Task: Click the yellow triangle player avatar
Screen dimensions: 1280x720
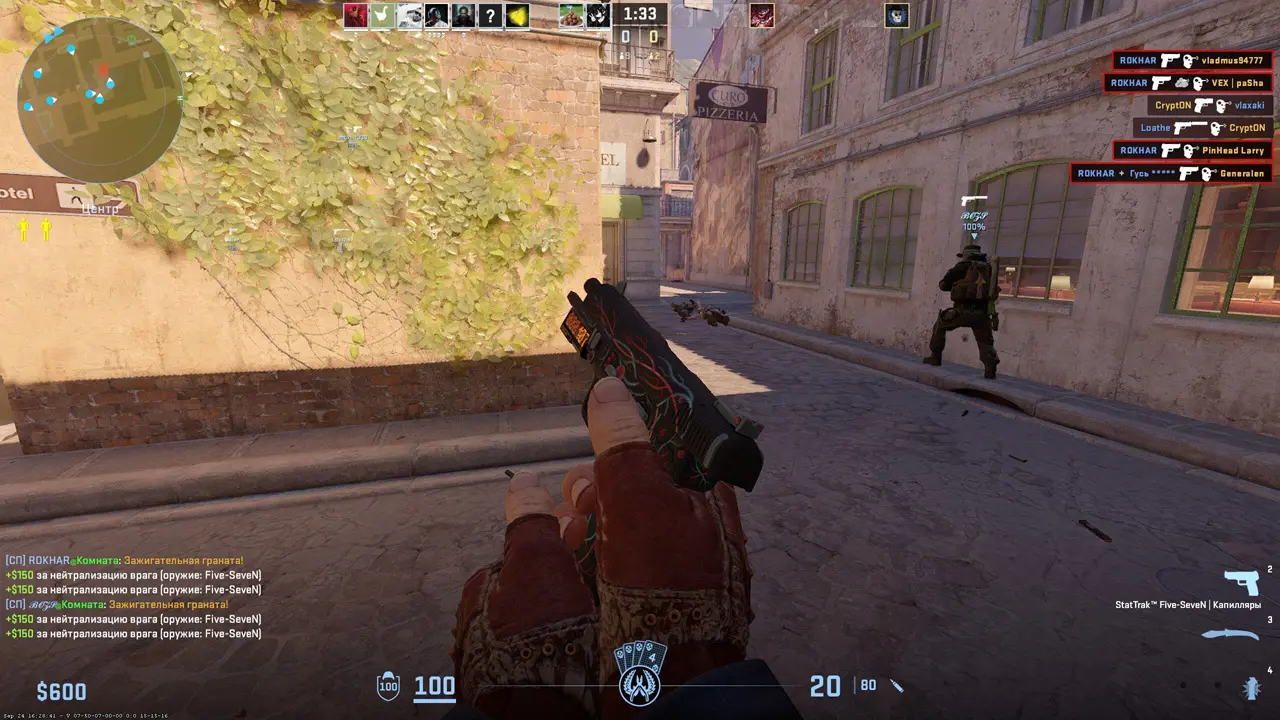Action: pyautogui.click(x=517, y=15)
